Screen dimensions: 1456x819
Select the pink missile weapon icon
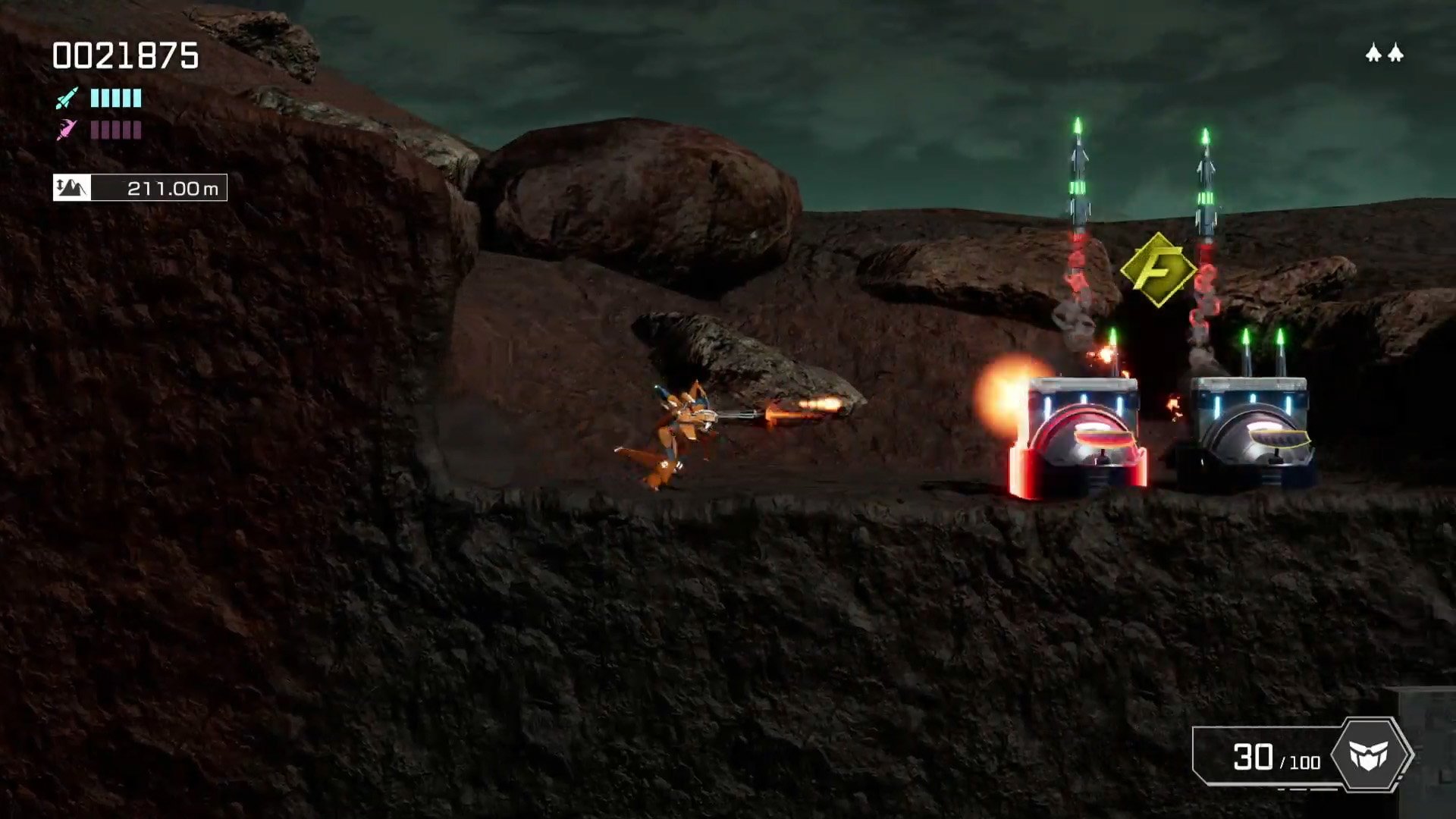click(67, 130)
